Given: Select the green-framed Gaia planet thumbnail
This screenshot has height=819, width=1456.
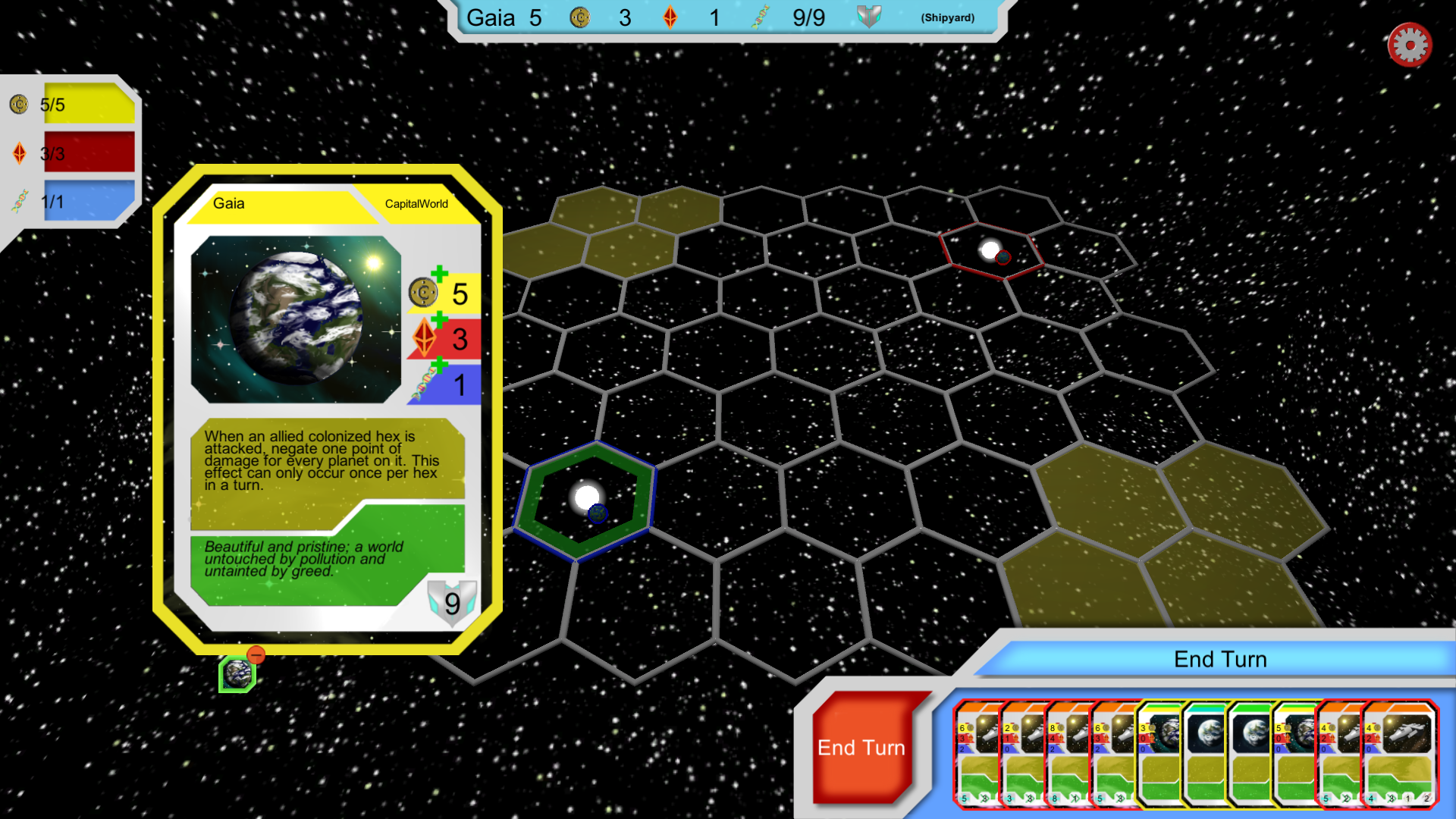Looking at the screenshot, I should (x=237, y=673).
